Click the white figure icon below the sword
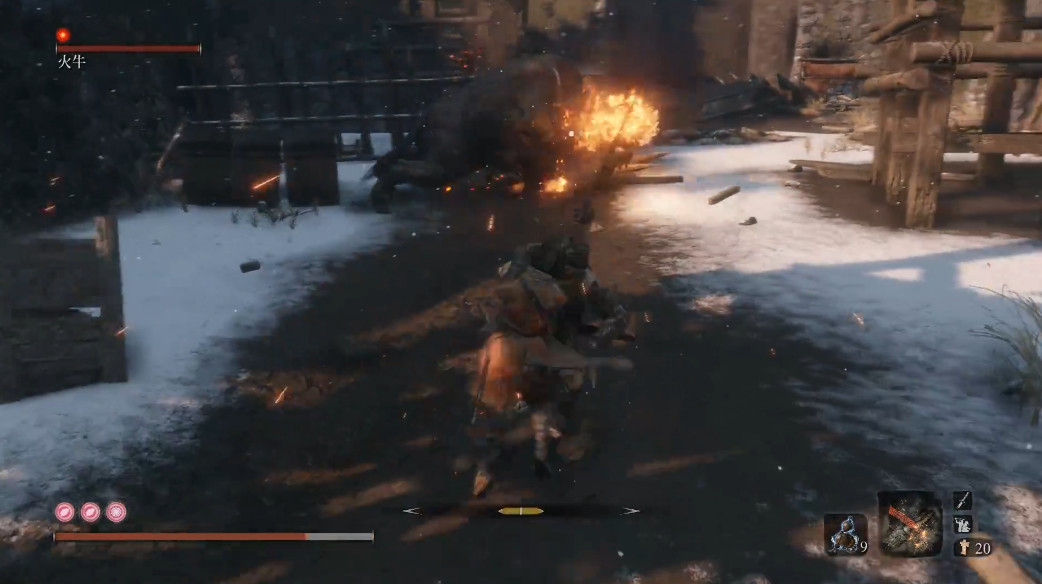Screen dimensions: 1042x584 click(962, 524)
